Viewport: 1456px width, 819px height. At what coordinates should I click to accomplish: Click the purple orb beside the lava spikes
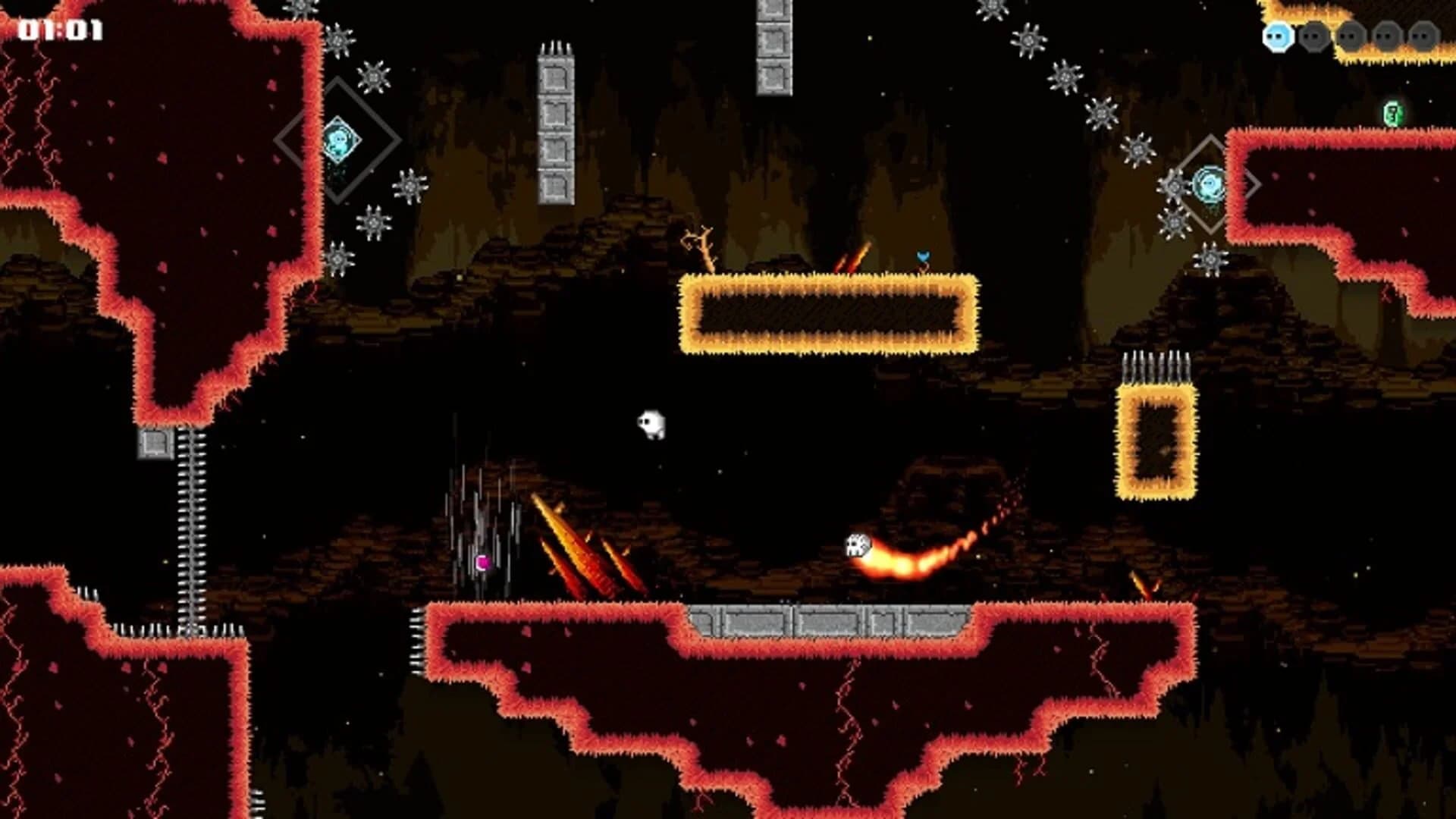click(x=481, y=563)
